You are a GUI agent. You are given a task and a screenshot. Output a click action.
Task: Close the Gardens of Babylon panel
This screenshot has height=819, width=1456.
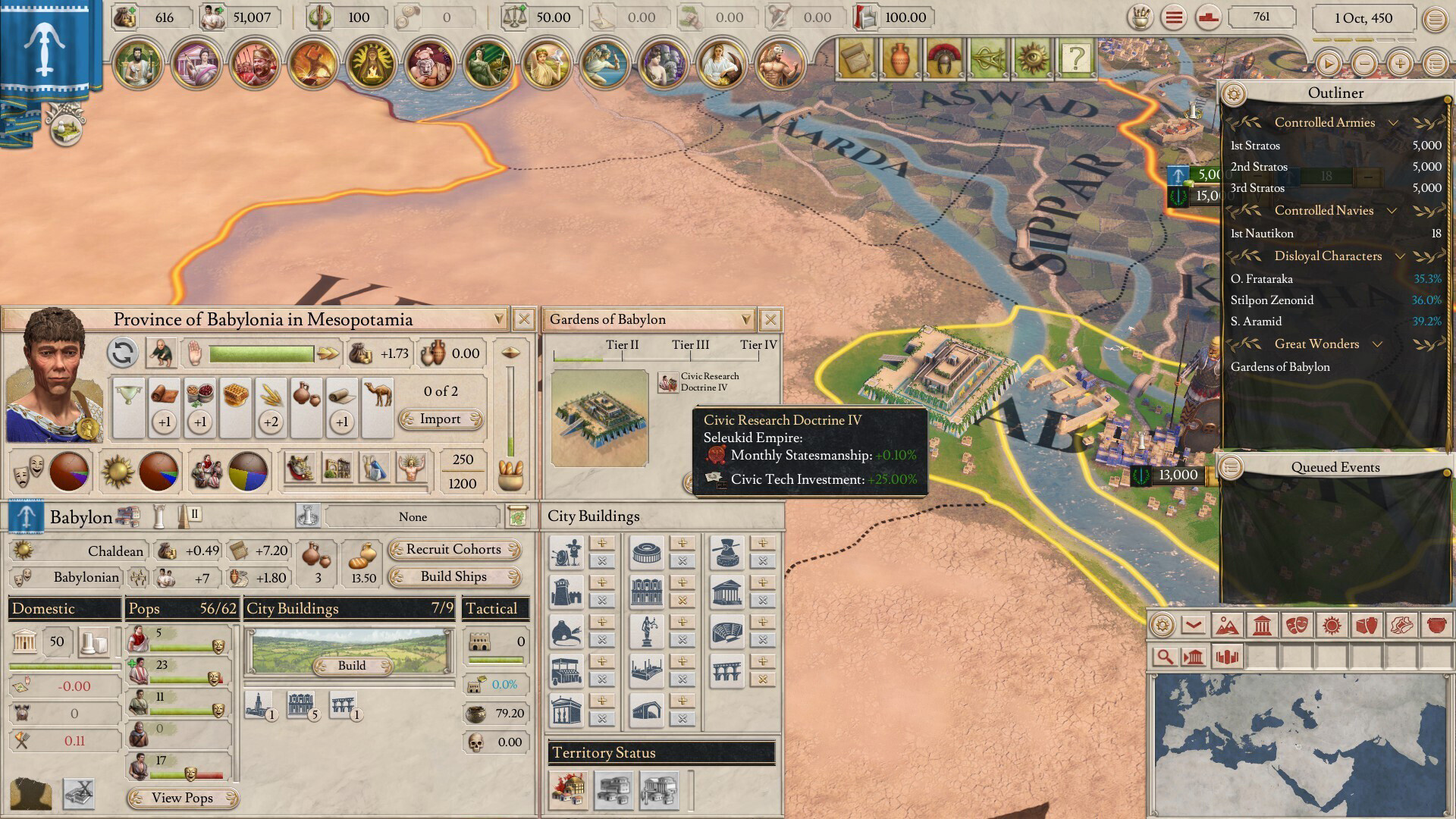coord(770,319)
